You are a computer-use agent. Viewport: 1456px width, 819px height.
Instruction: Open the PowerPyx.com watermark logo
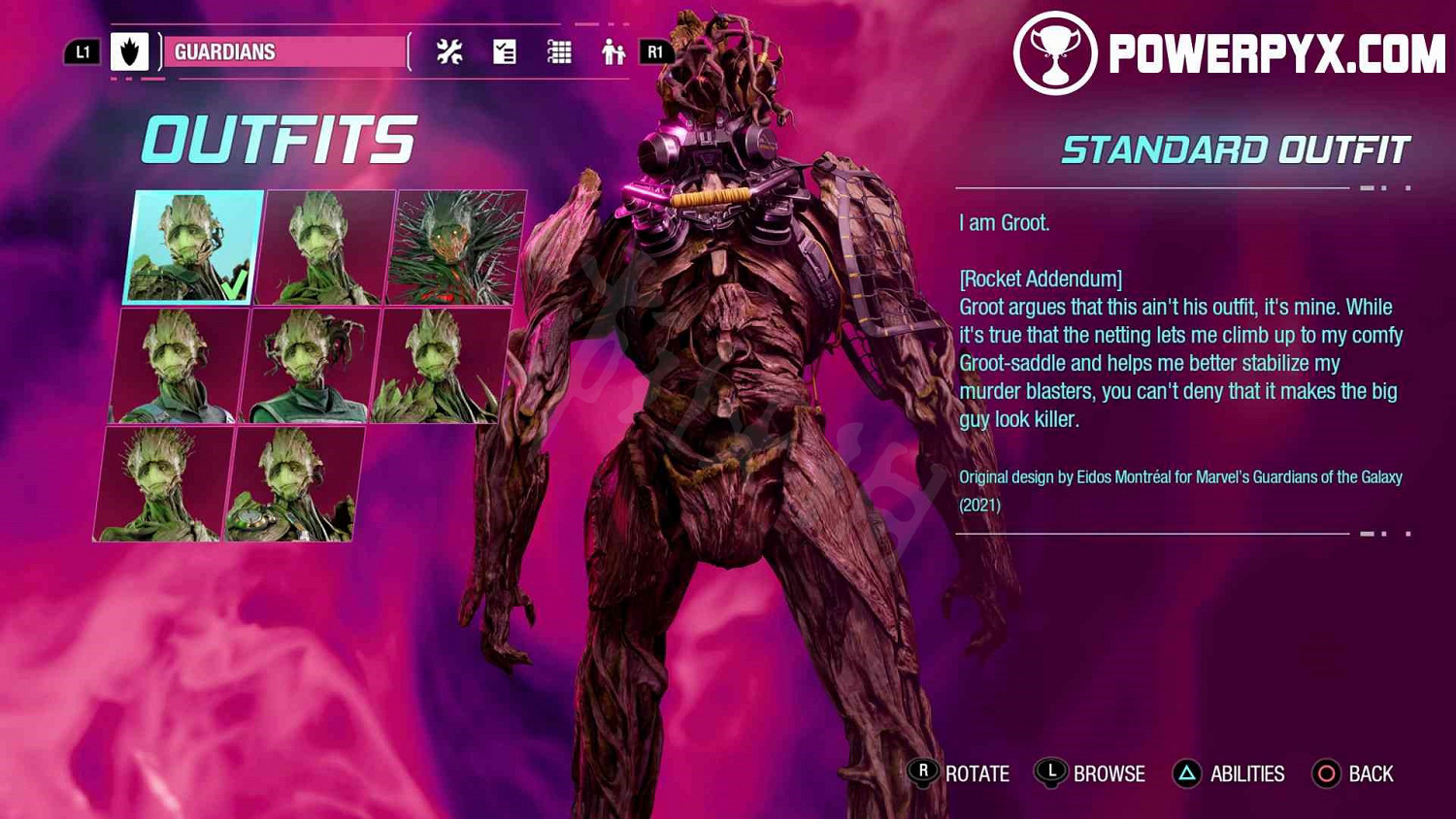pyautogui.click(x=1229, y=53)
